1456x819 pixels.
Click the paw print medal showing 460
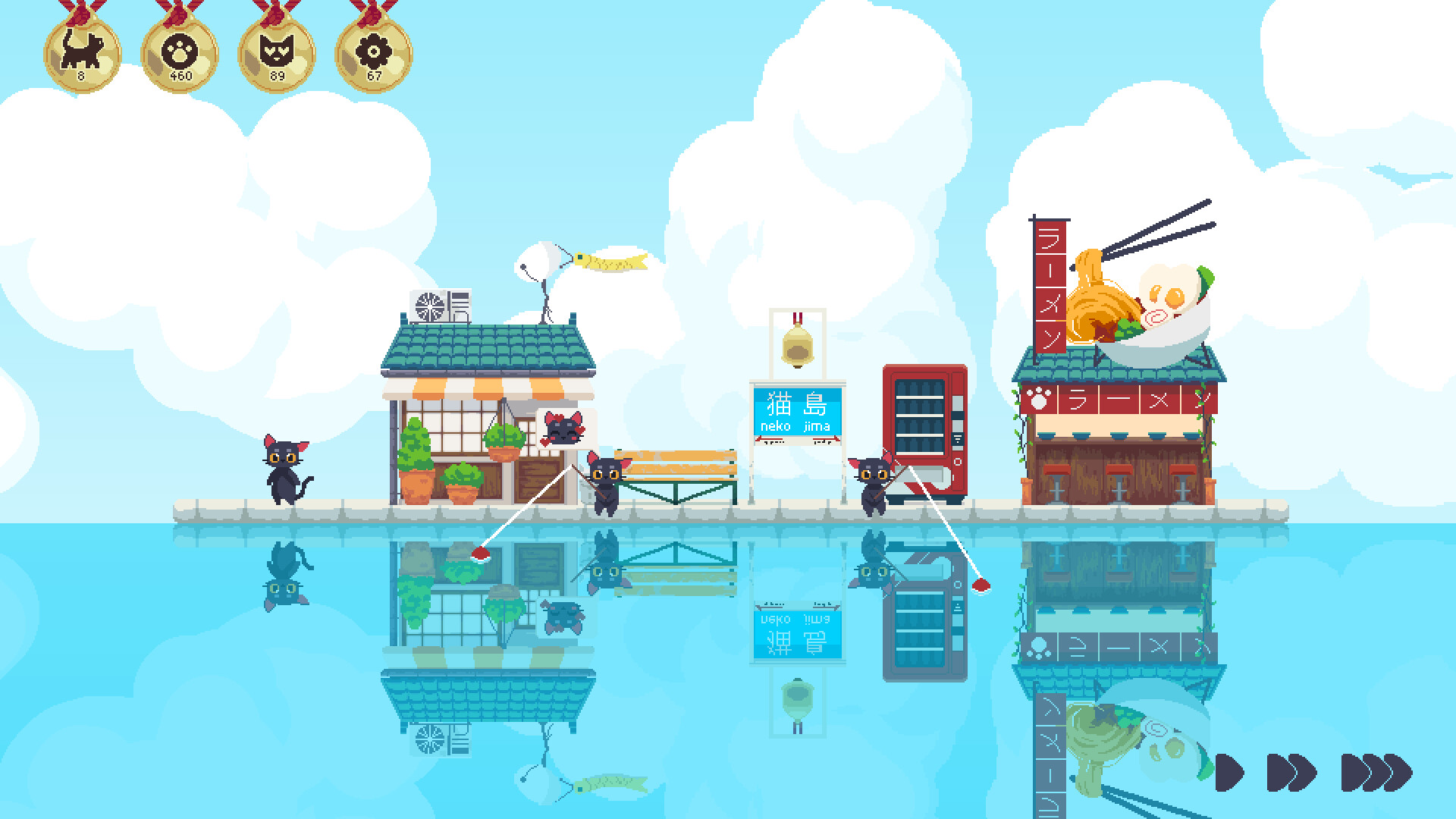pyautogui.click(x=178, y=52)
